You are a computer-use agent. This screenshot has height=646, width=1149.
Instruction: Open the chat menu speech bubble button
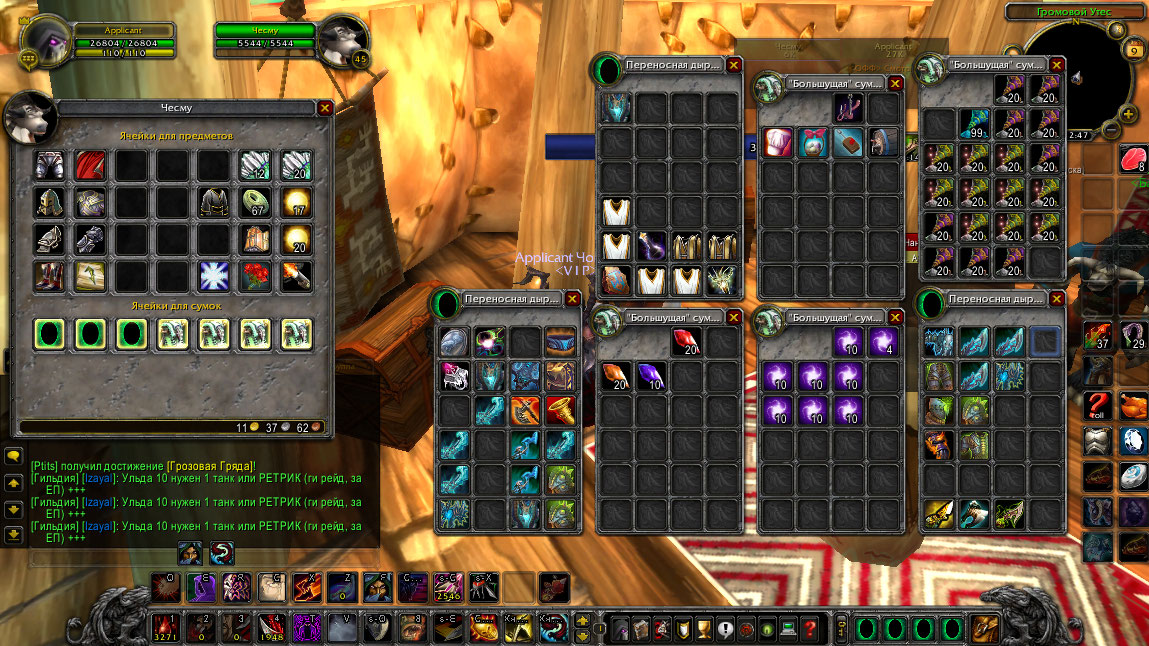pyautogui.click(x=14, y=456)
